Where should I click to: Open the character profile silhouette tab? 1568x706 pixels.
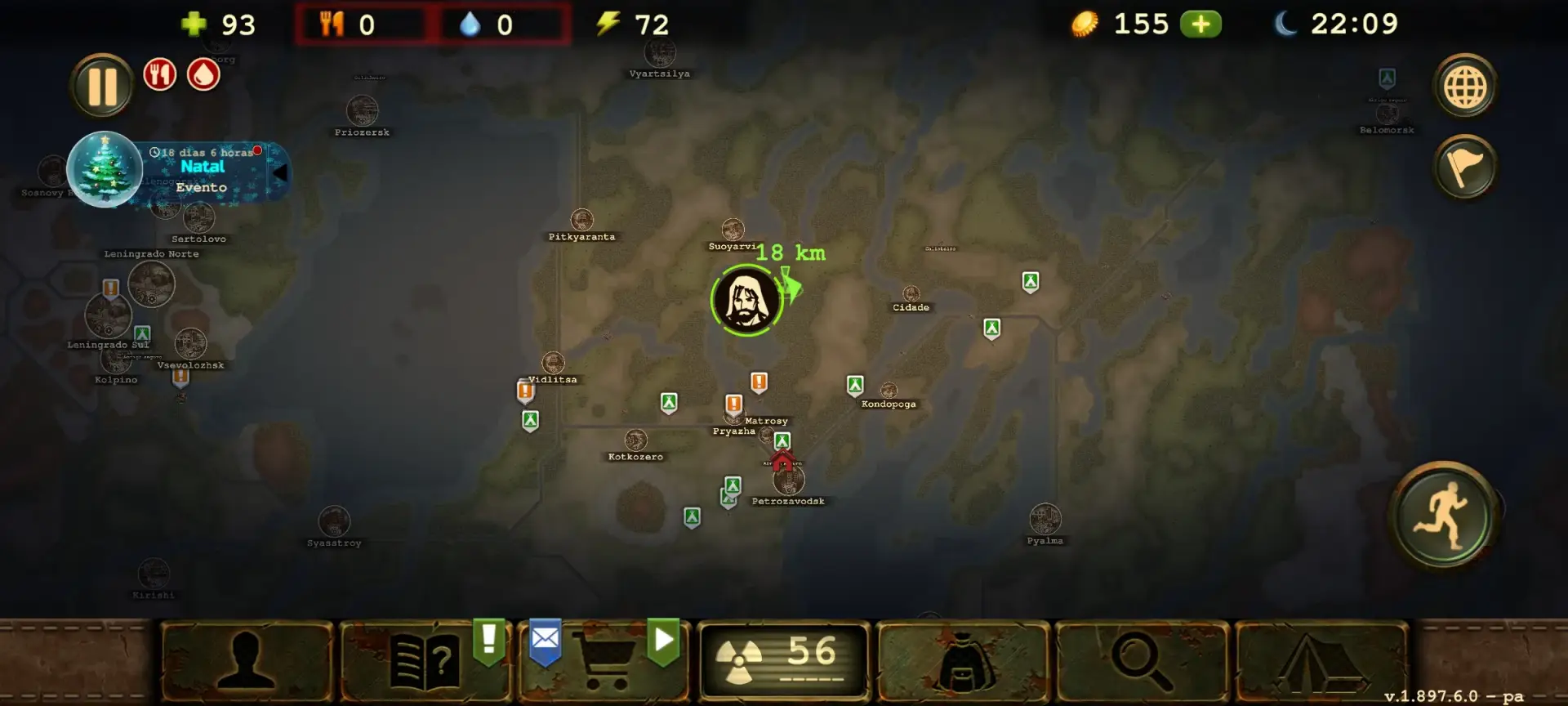[x=247, y=662]
